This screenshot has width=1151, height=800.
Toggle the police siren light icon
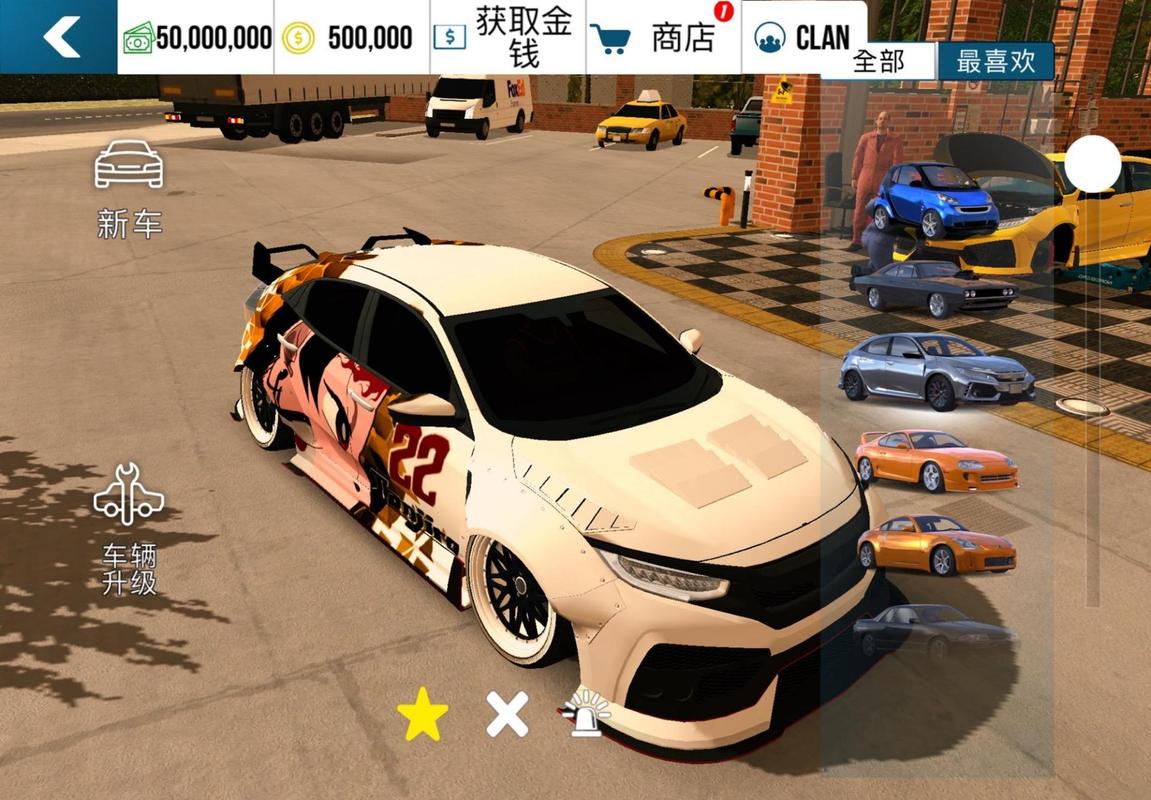pyautogui.click(x=585, y=715)
